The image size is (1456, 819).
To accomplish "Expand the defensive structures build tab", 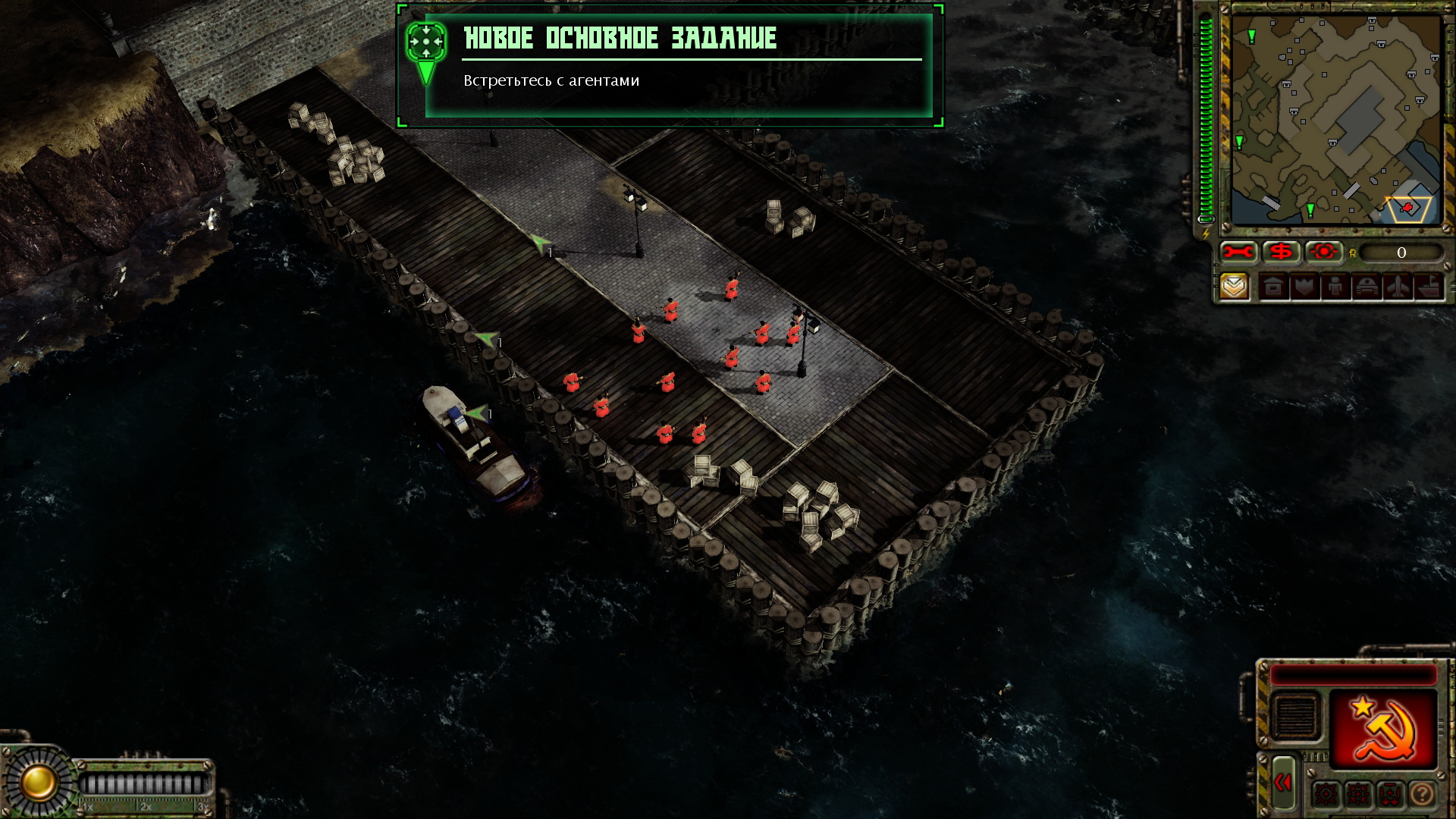I will pyautogui.click(x=1305, y=287).
